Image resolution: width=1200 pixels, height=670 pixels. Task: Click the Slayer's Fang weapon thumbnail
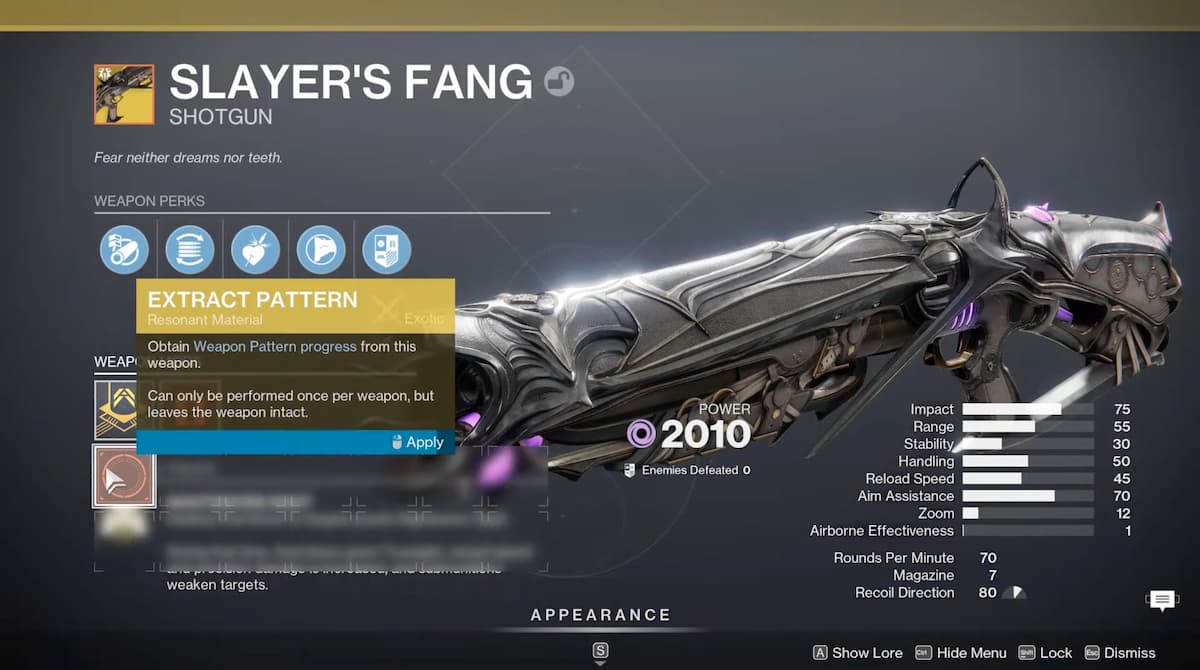pyautogui.click(x=124, y=95)
